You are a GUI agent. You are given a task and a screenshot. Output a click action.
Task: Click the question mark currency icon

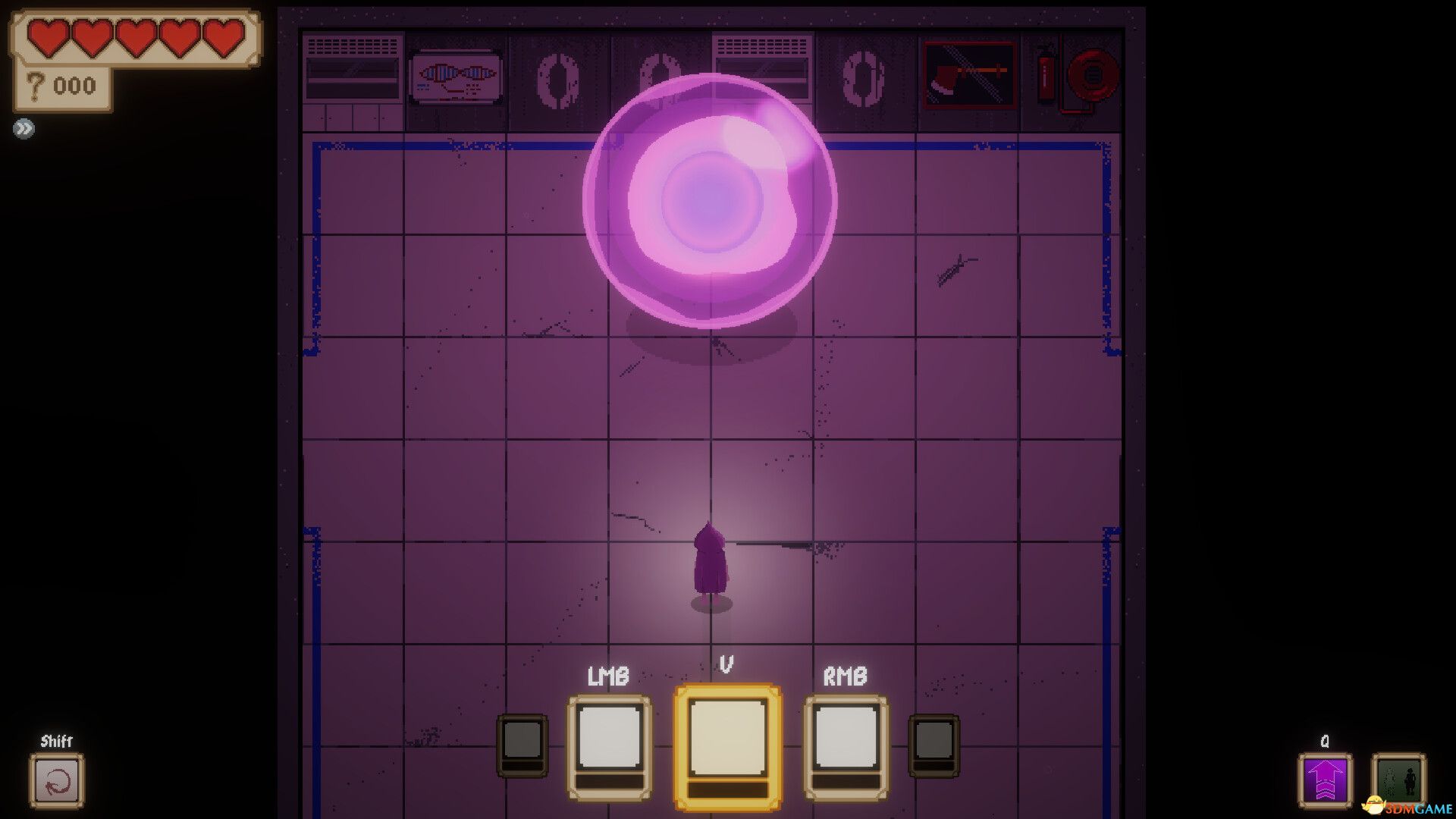[x=35, y=85]
